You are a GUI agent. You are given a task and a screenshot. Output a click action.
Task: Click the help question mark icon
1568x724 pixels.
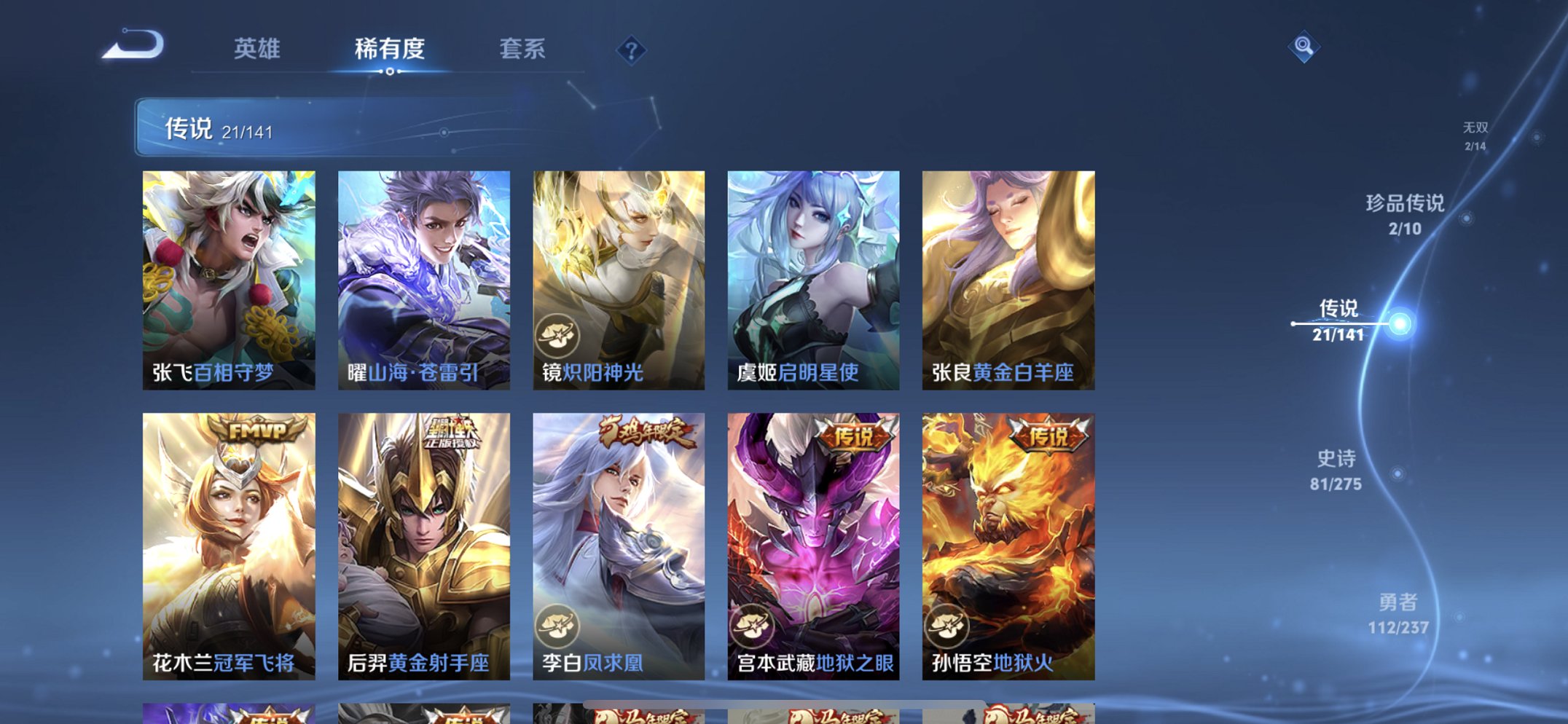tap(630, 50)
